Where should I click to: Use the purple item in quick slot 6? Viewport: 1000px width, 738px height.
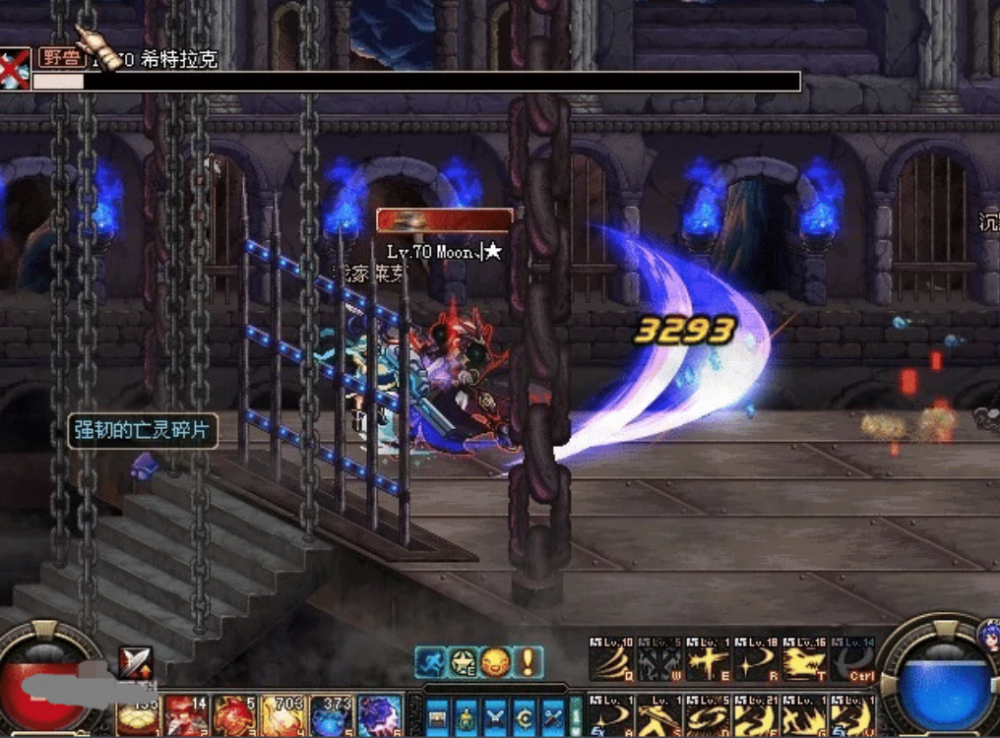381,716
